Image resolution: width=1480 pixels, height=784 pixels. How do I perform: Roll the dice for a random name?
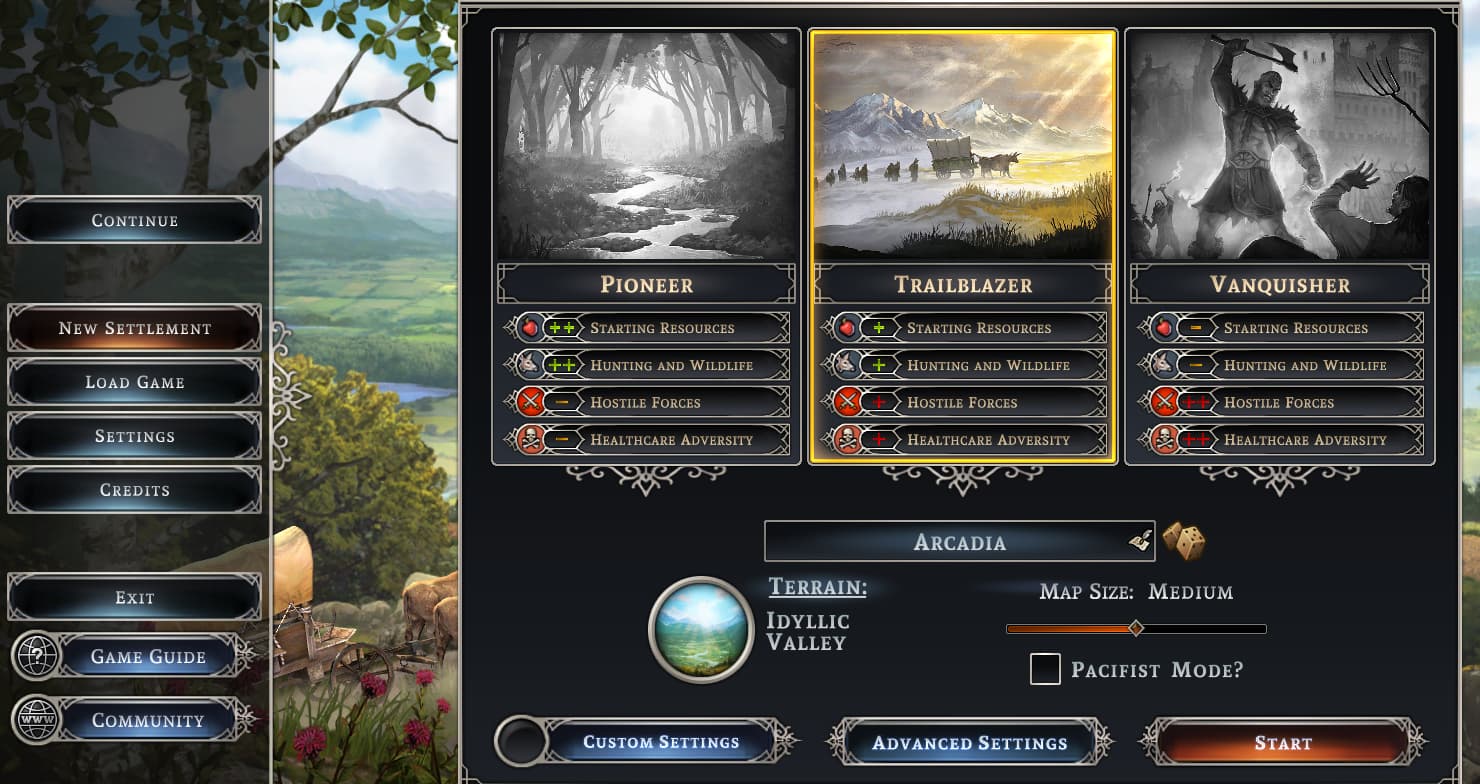tap(1183, 541)
